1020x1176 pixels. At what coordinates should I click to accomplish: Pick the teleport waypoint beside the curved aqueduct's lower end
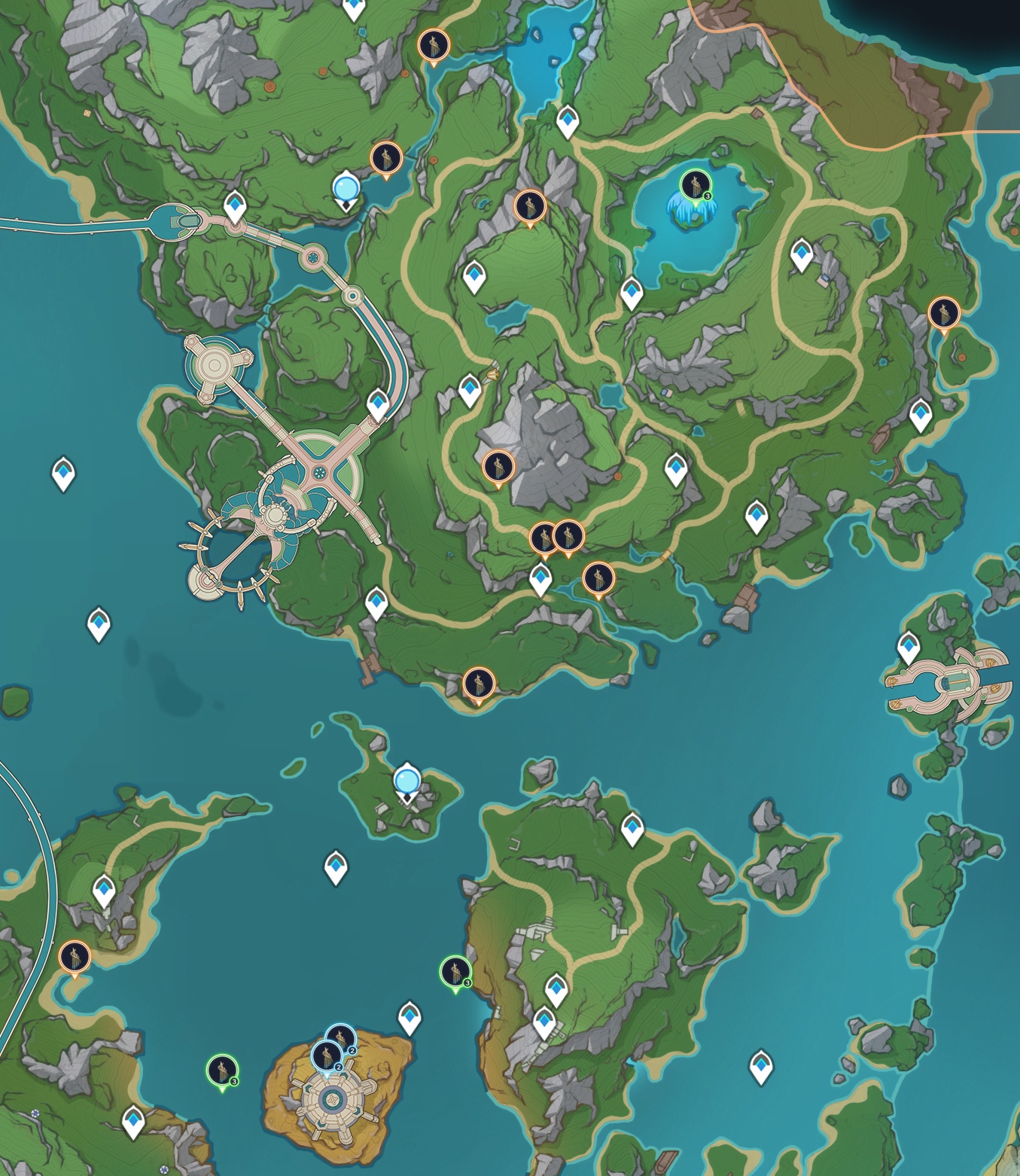[x=378, y=404]
